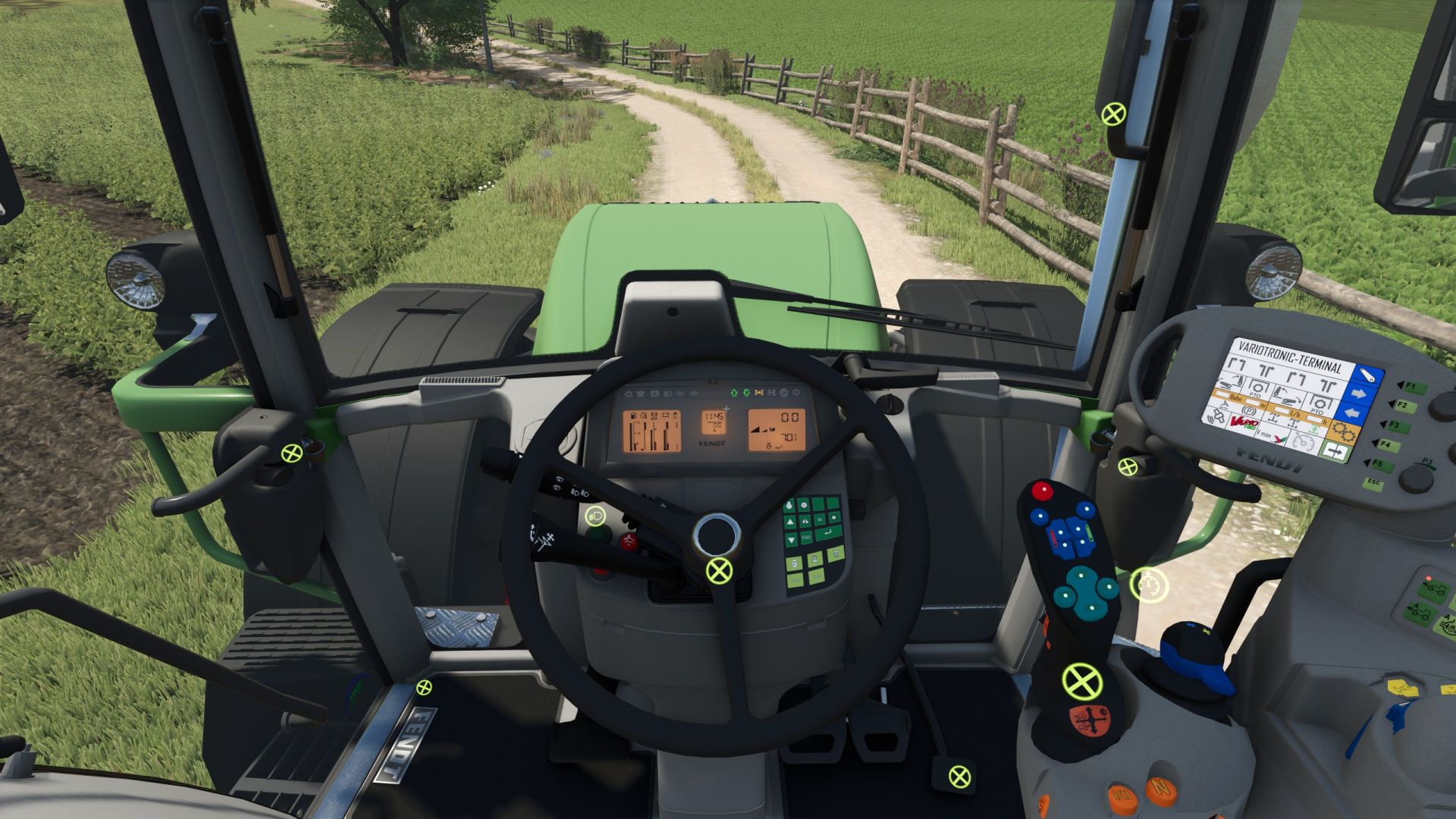Click the speedometer icon near V max on the terminal
Viewport: 1456px width, 819px height.
coord(1303,443)
